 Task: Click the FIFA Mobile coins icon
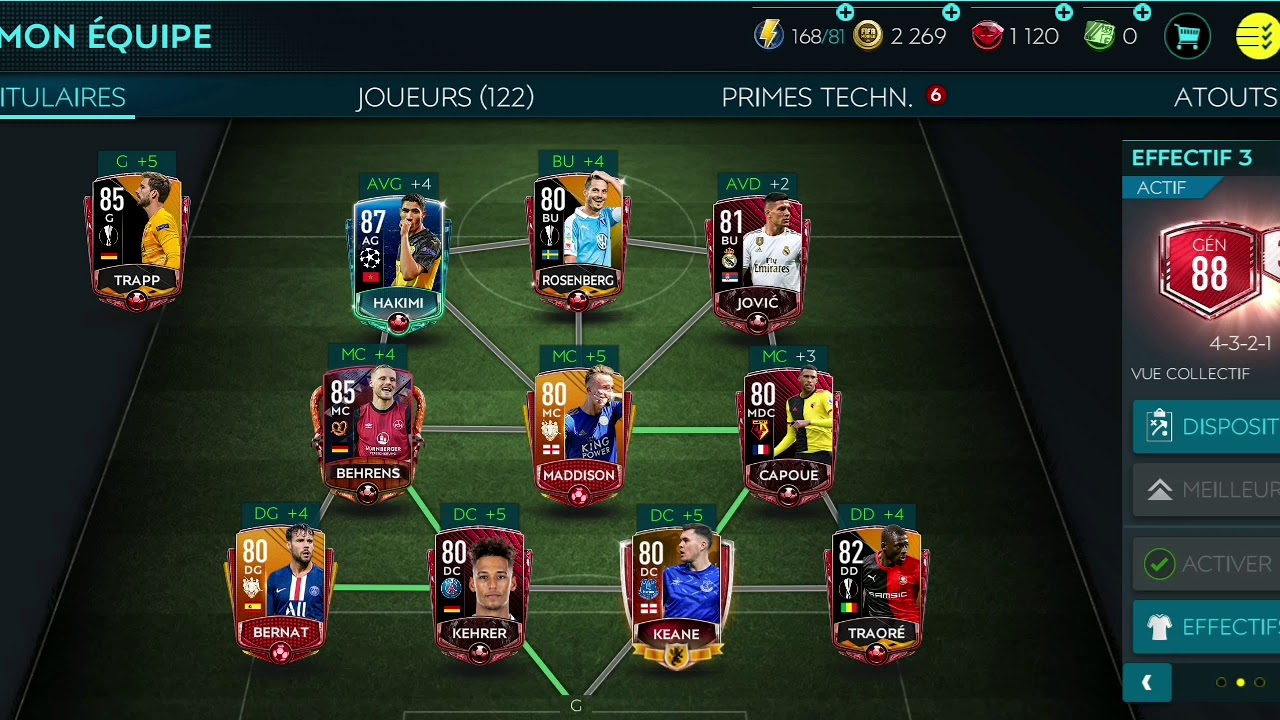point(867,36)
